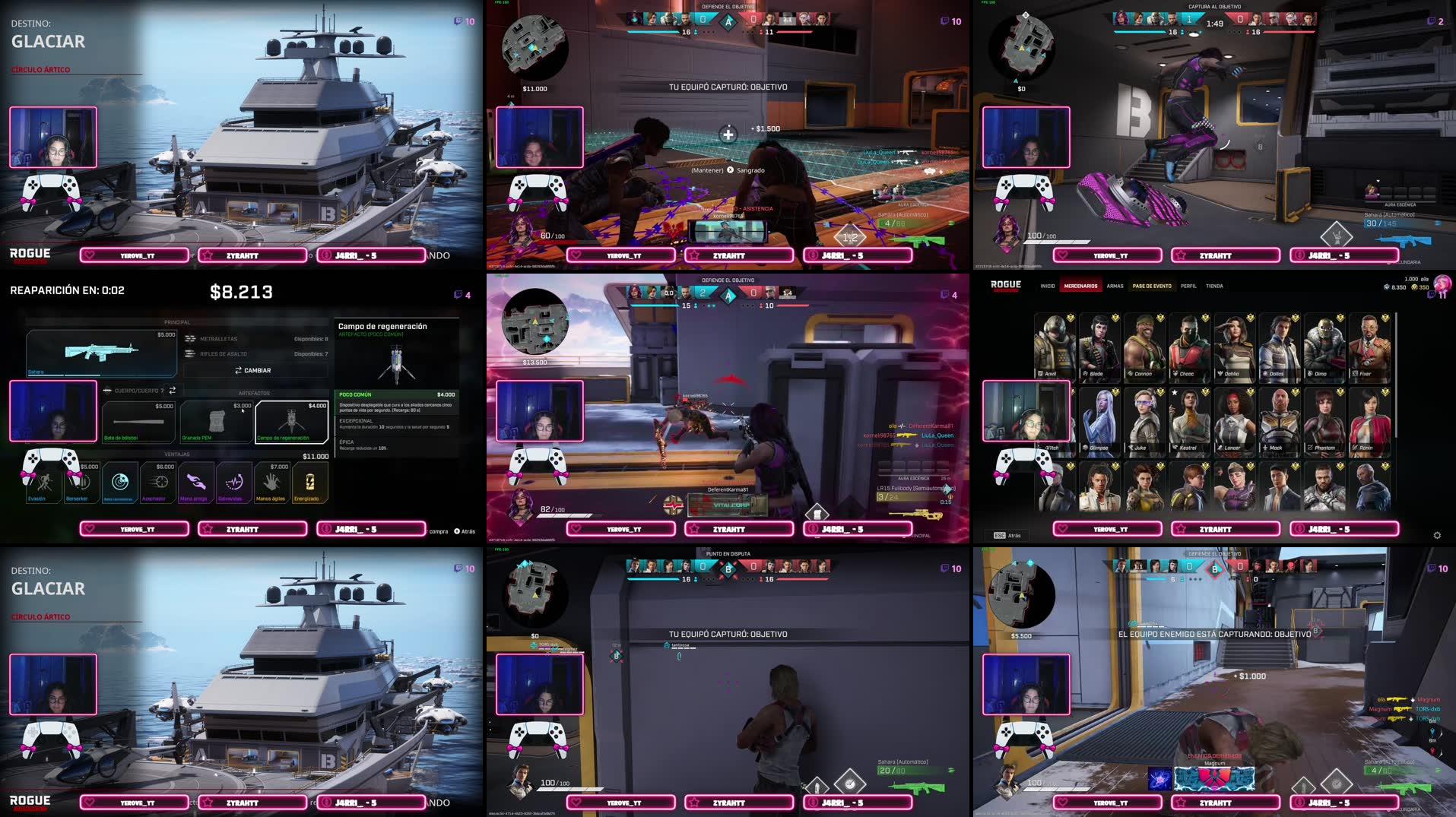Choose the Fixer mercenary card
This screenshot has height=817, width=1456.
tap(1369, 347)
